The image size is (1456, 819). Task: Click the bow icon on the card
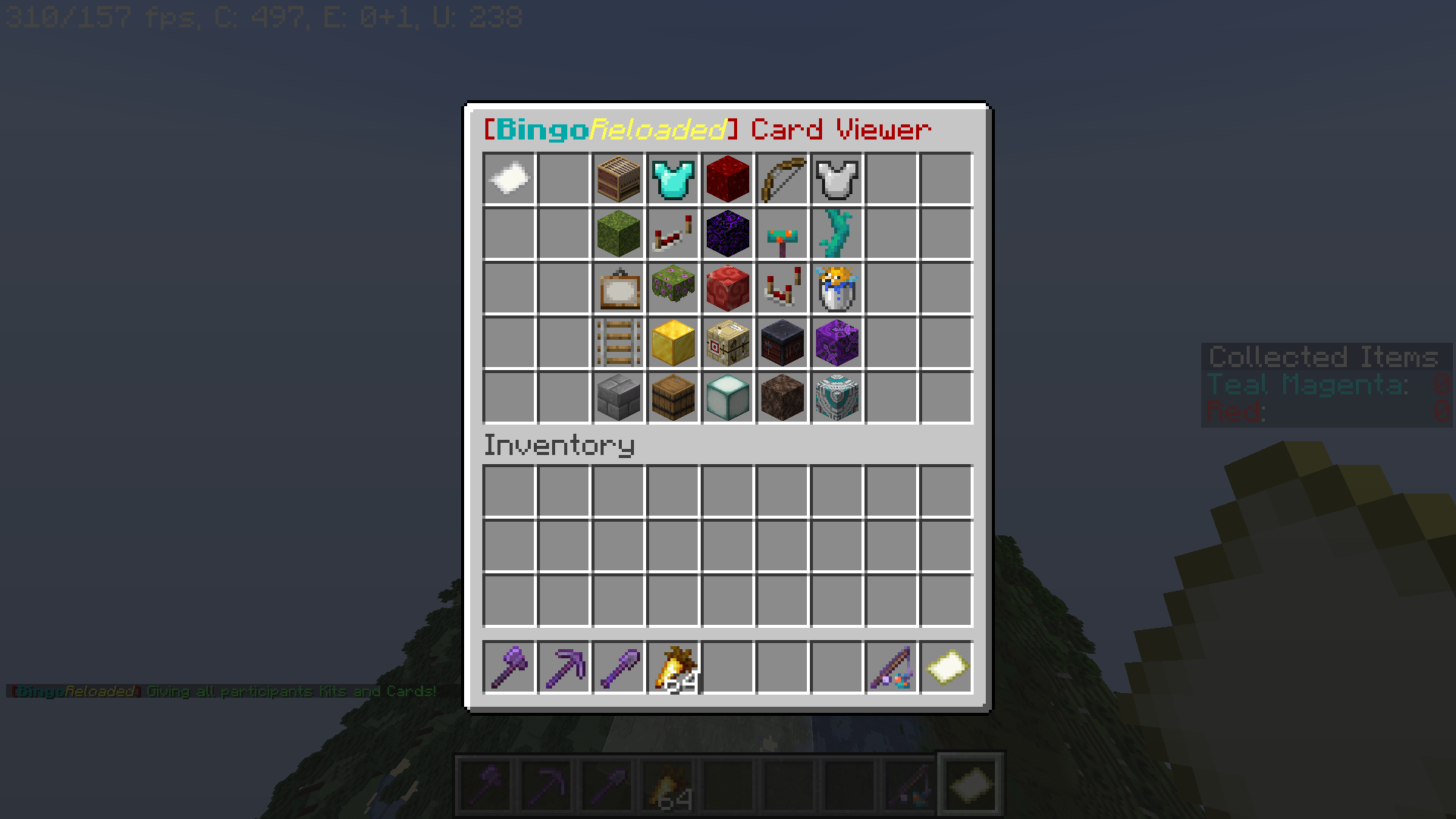pyautogui.click(x=782, y=179)
